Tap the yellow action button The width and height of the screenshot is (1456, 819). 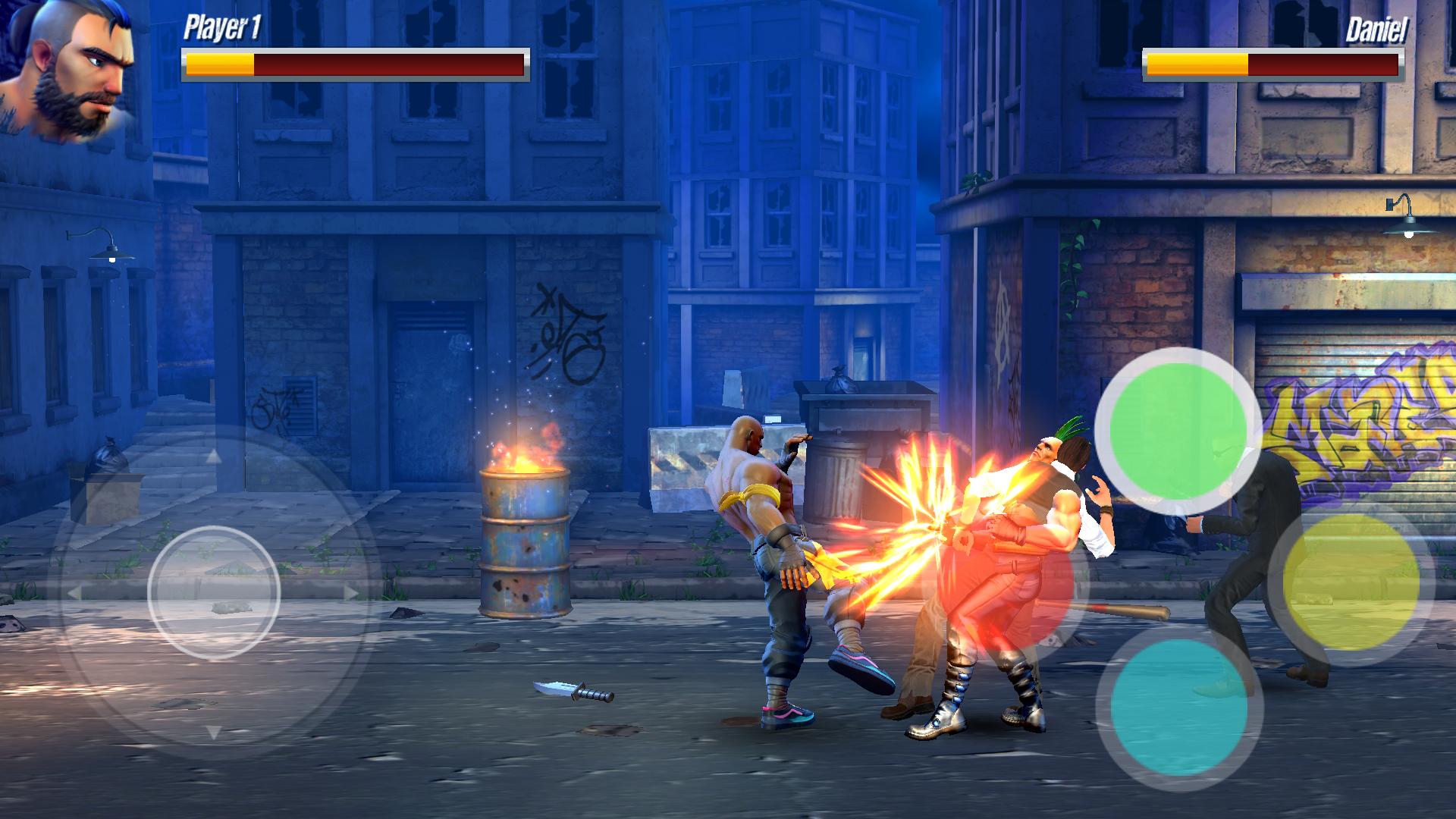1351,582
